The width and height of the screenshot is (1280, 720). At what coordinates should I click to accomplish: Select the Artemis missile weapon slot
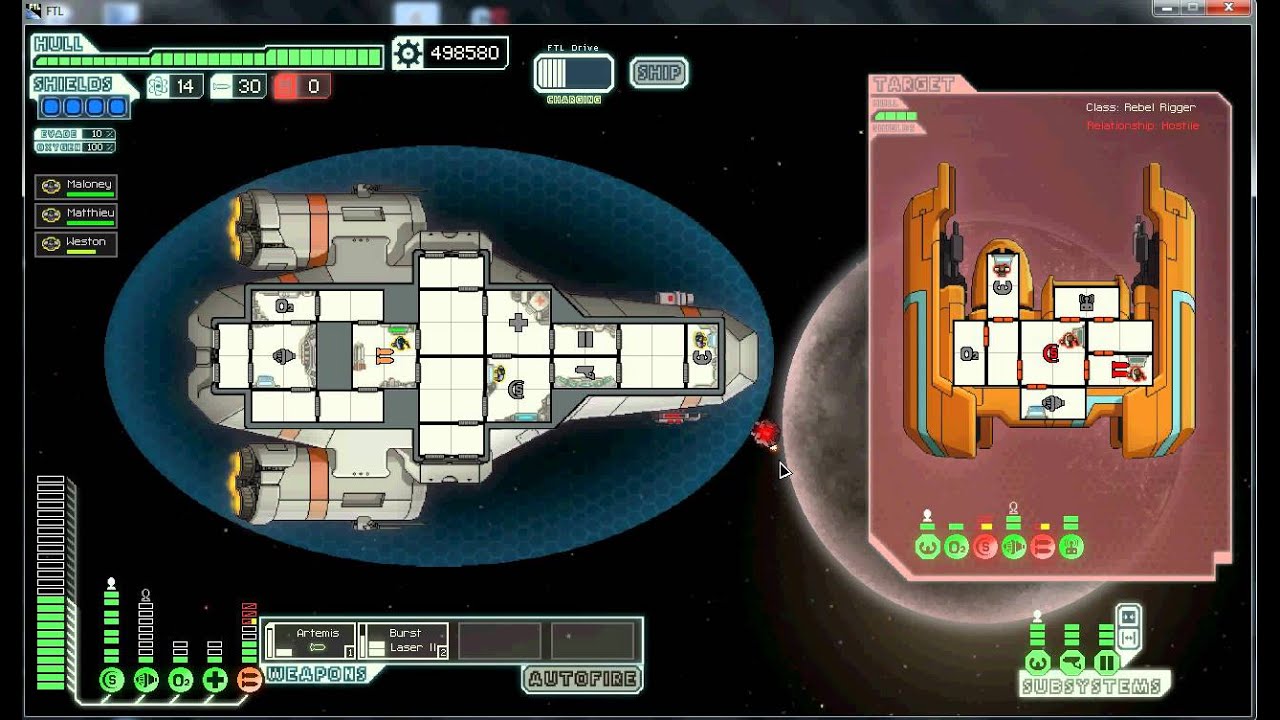[x=310, y=640]
